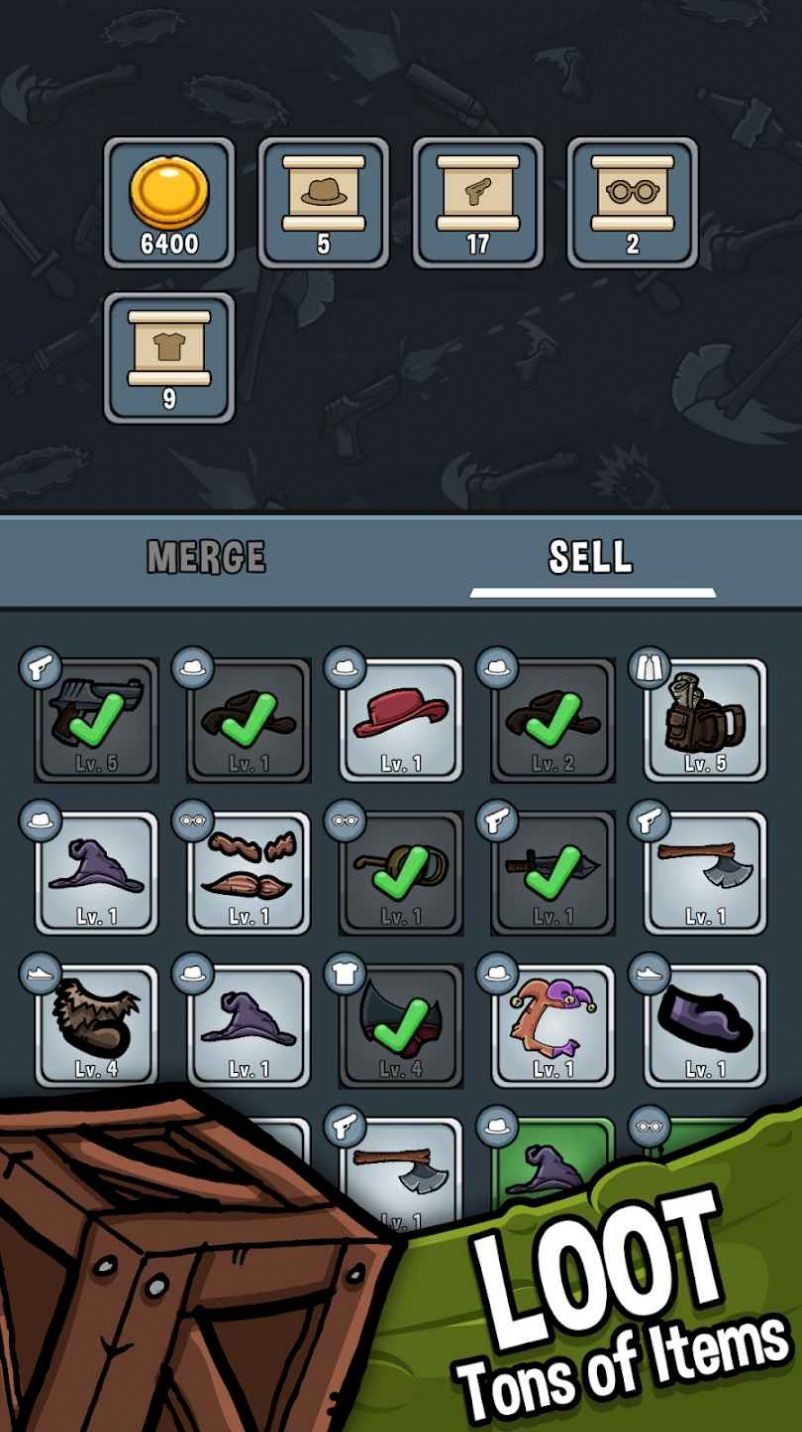Deselect the checked knife weapon
The height and width of the screenshot is (1432, 802).
click(x=553, y=872)
